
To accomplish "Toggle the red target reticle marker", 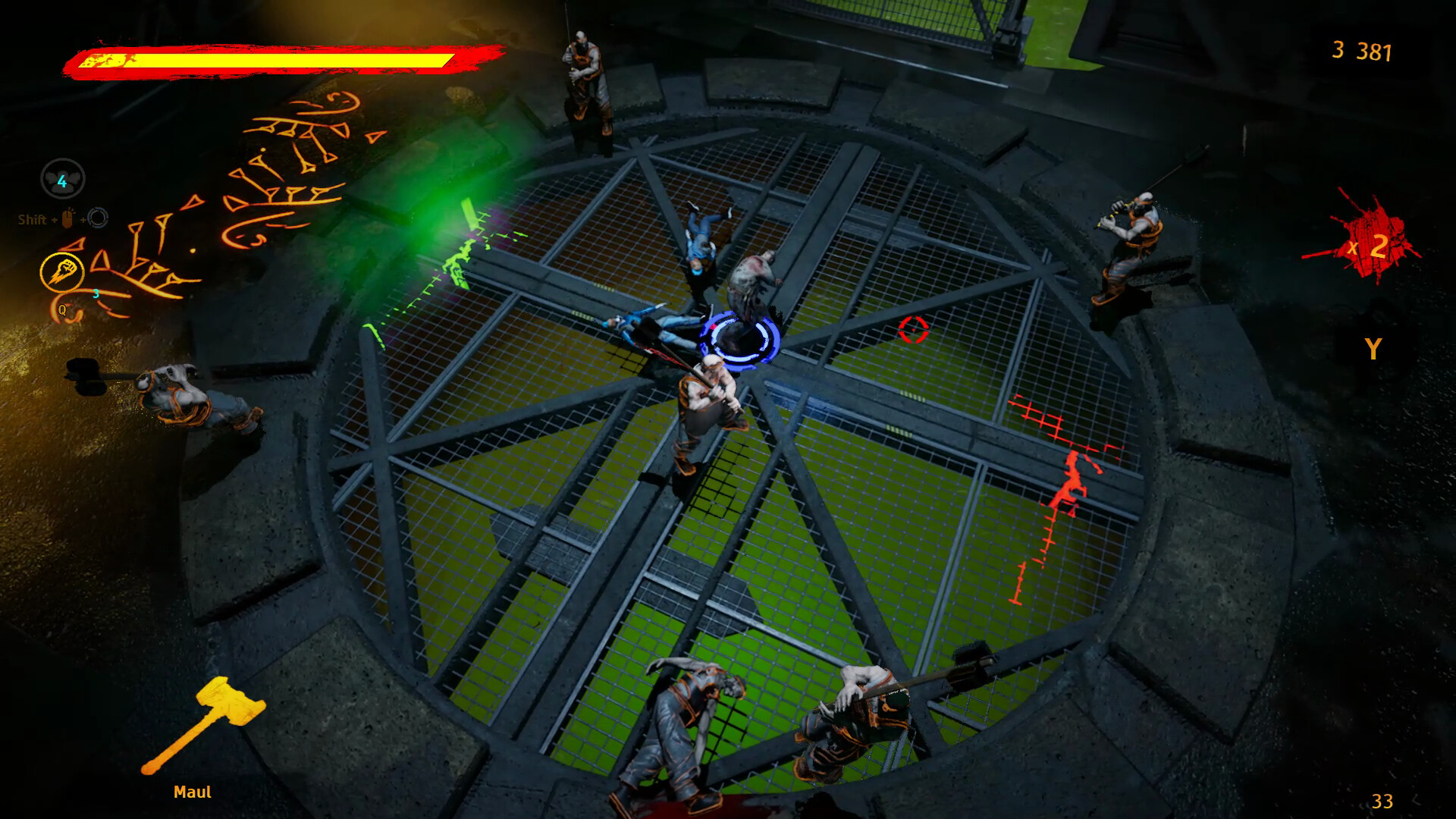I will click(x=913, y=331).
